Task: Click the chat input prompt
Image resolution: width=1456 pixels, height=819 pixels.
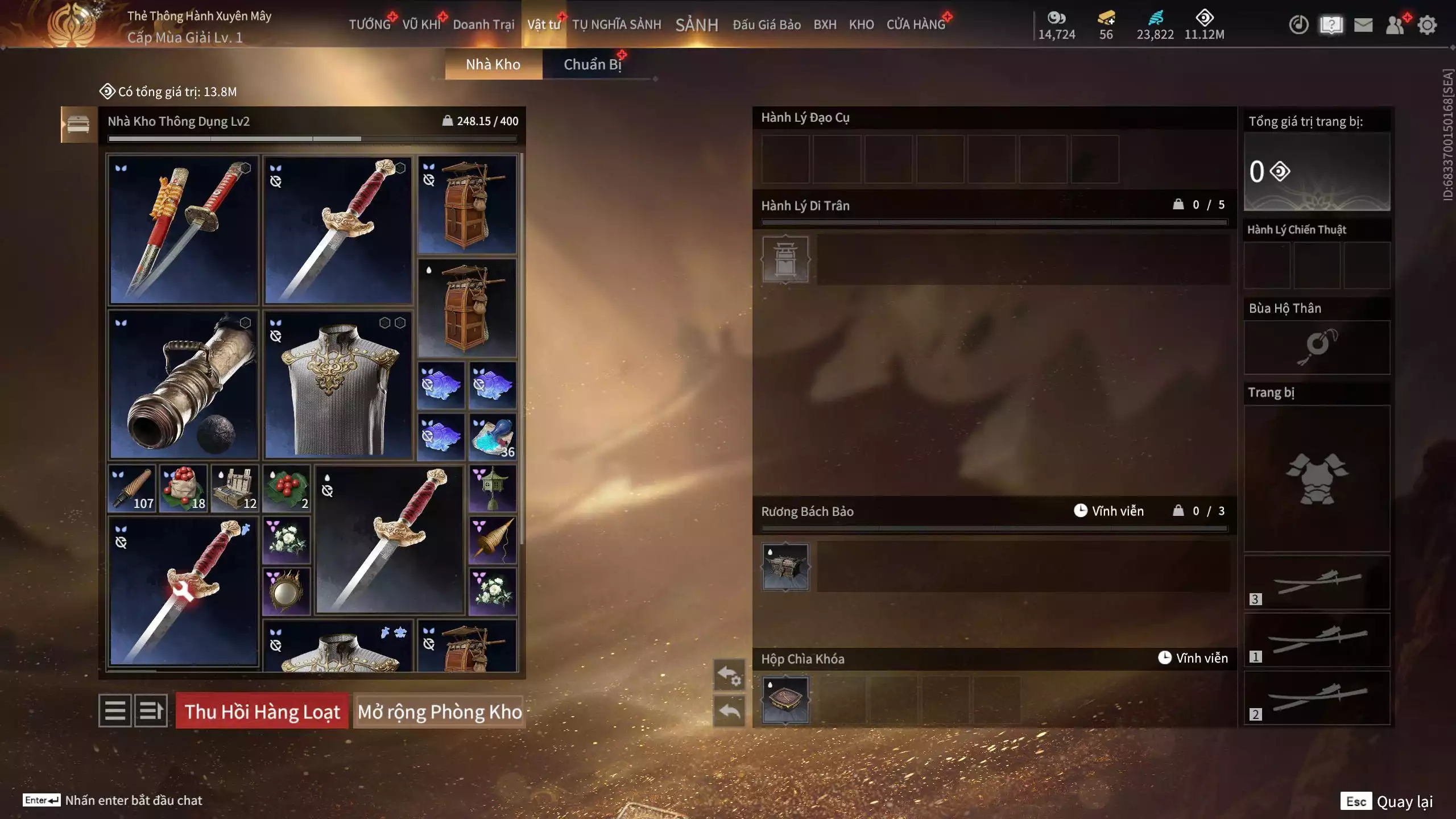Action: tap(133, 800)
